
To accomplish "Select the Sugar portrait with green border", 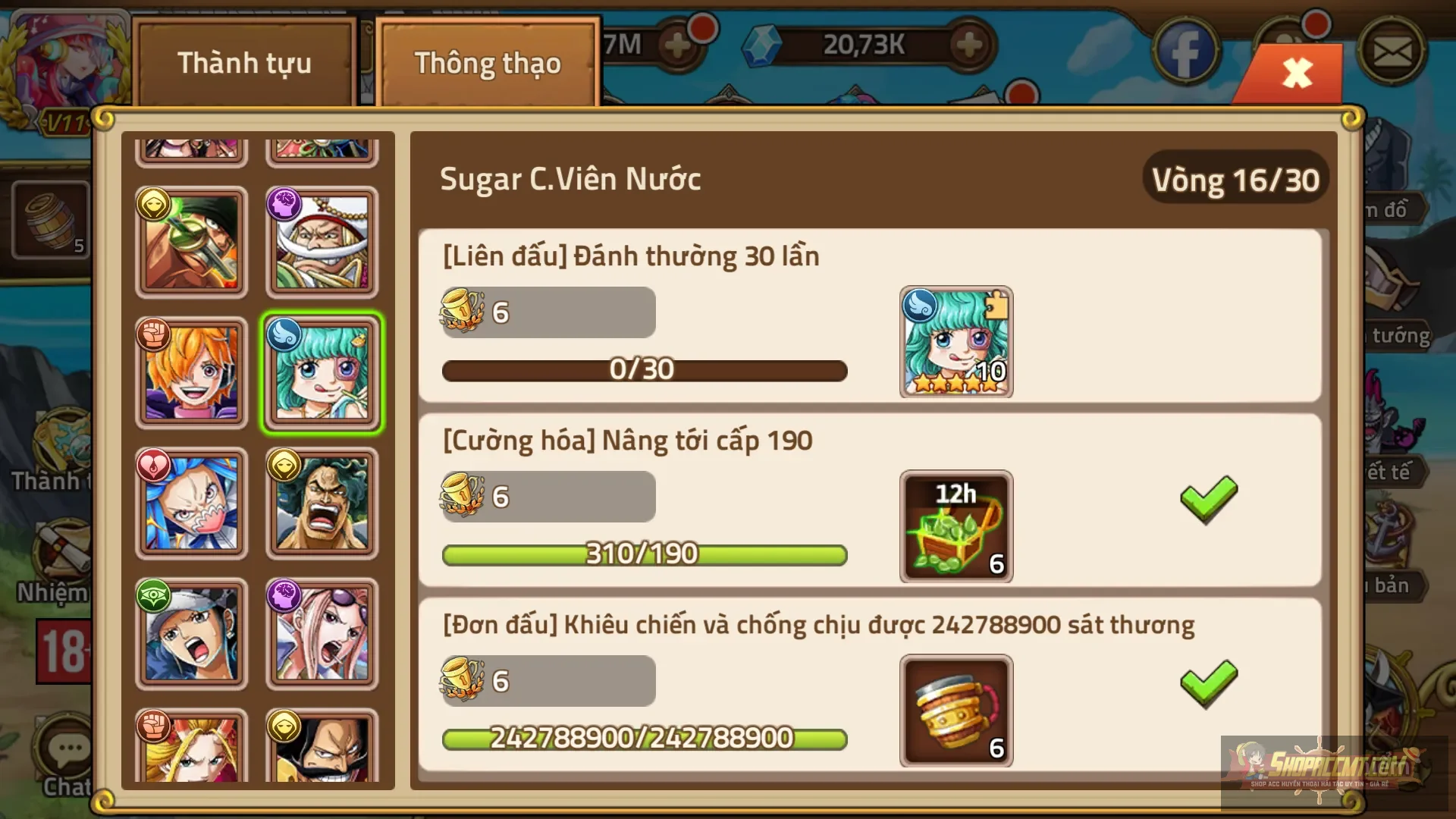I will pyautogui.click(x=322, y=373).
